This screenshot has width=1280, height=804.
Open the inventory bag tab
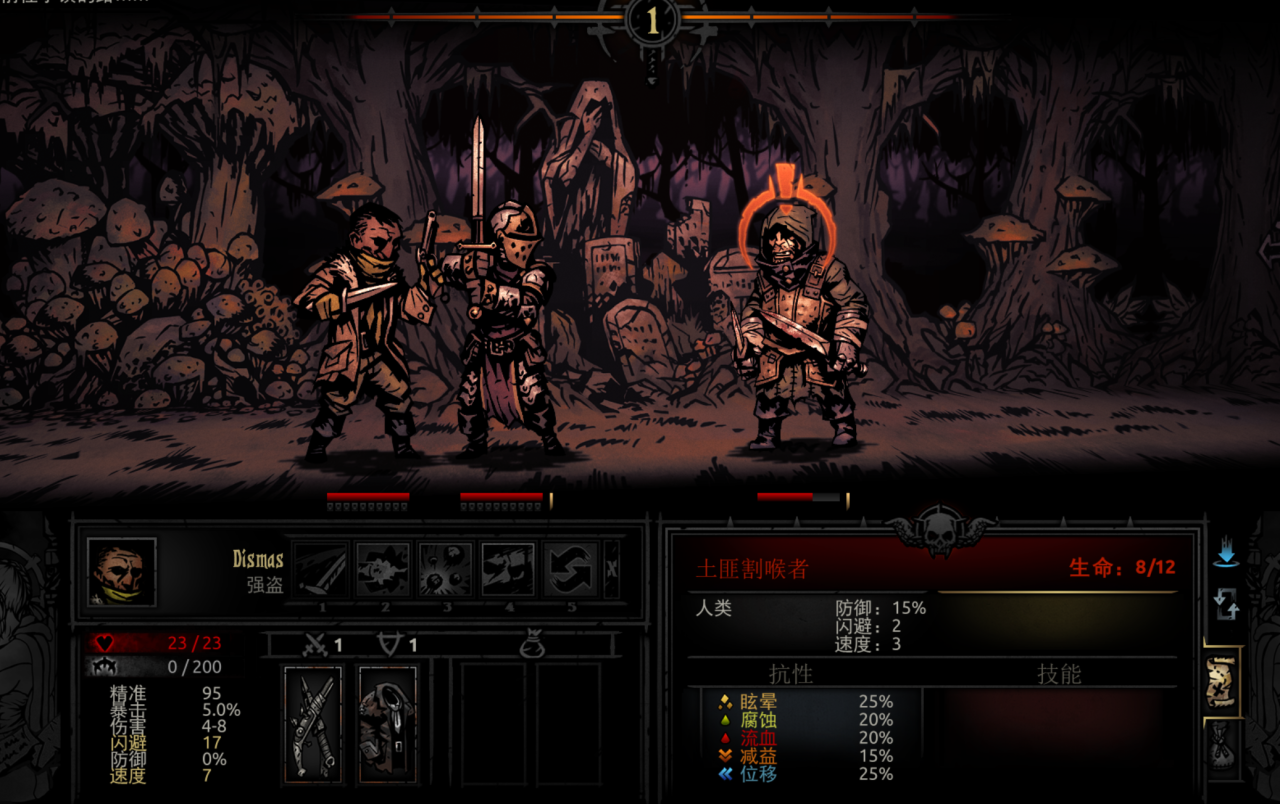coord(1224,747)
